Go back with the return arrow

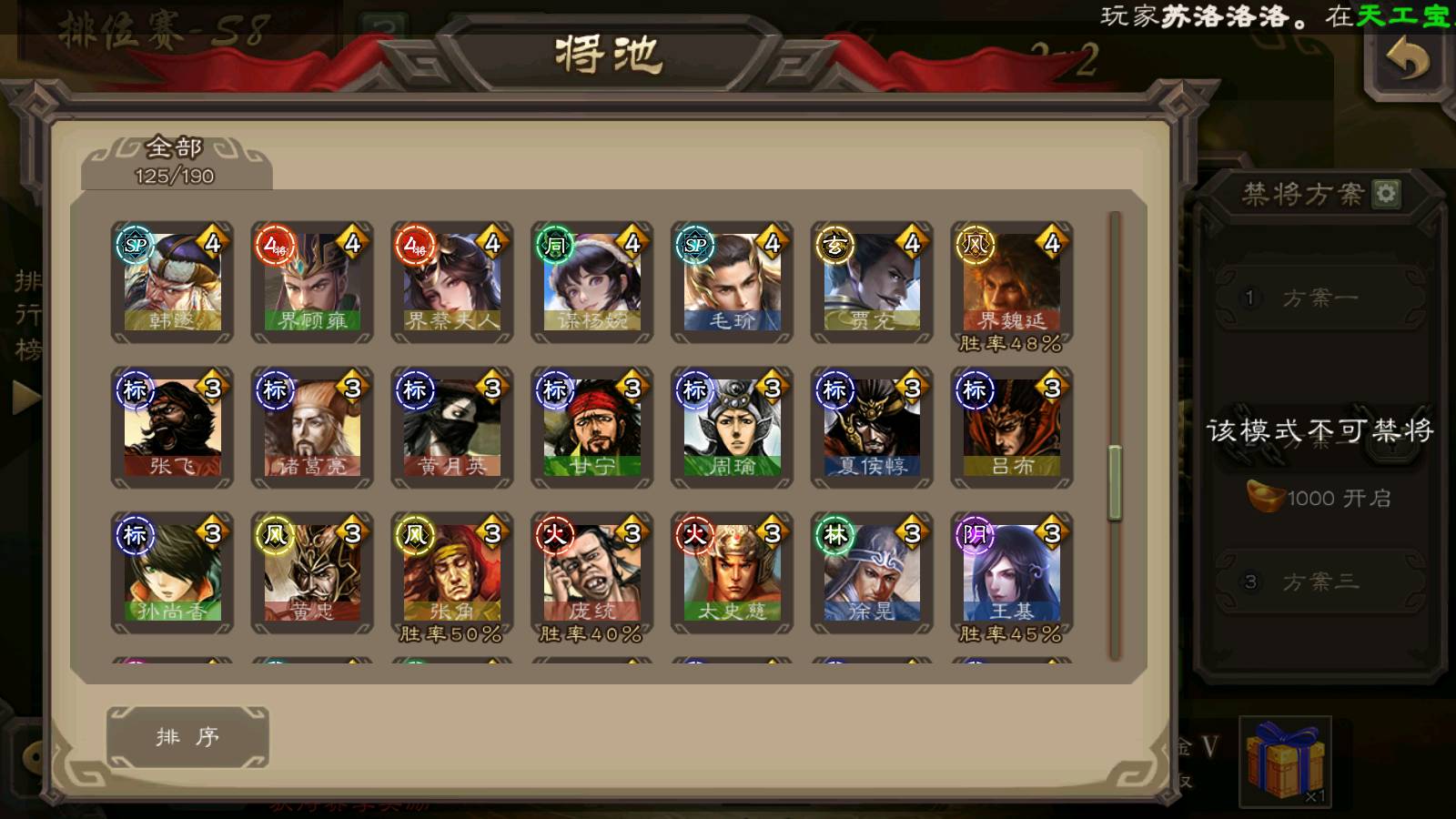tap(1408, 62)
